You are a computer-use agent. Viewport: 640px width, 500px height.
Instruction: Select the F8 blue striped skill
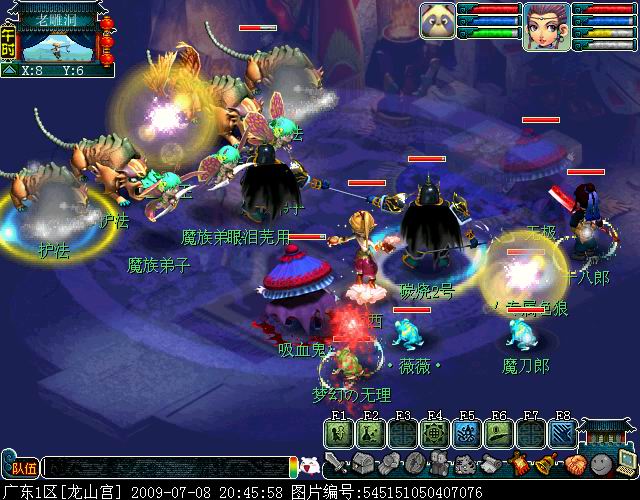(x=563, y=432)
